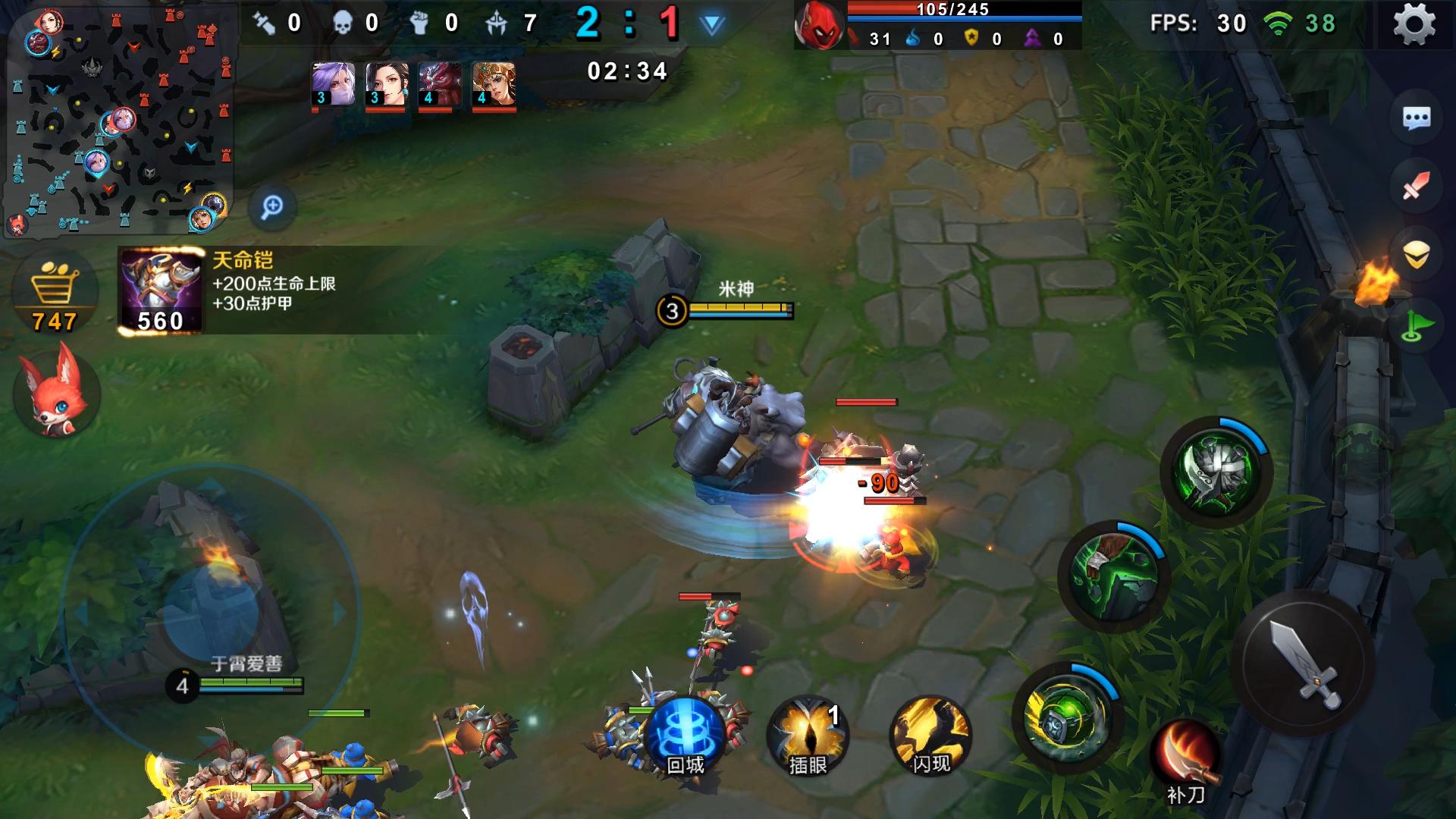
Task: Open the minimap
Action: point(119,120)
